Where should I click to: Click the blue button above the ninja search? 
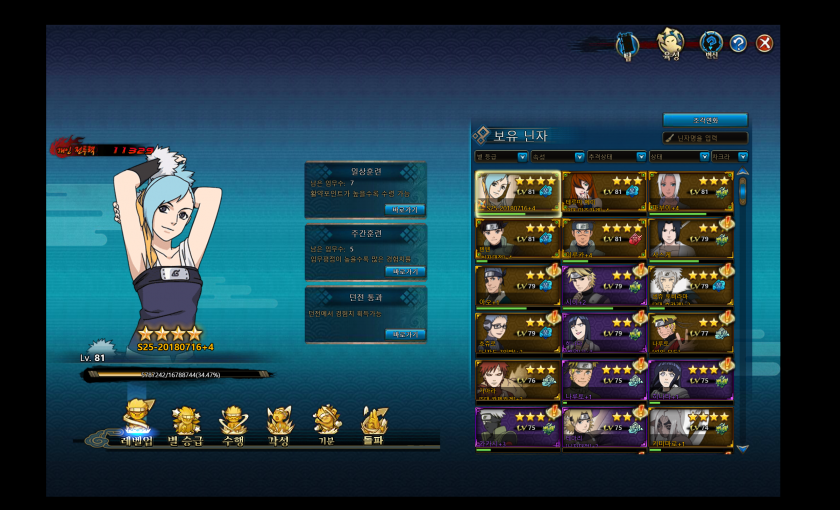[x=705, y=120]
